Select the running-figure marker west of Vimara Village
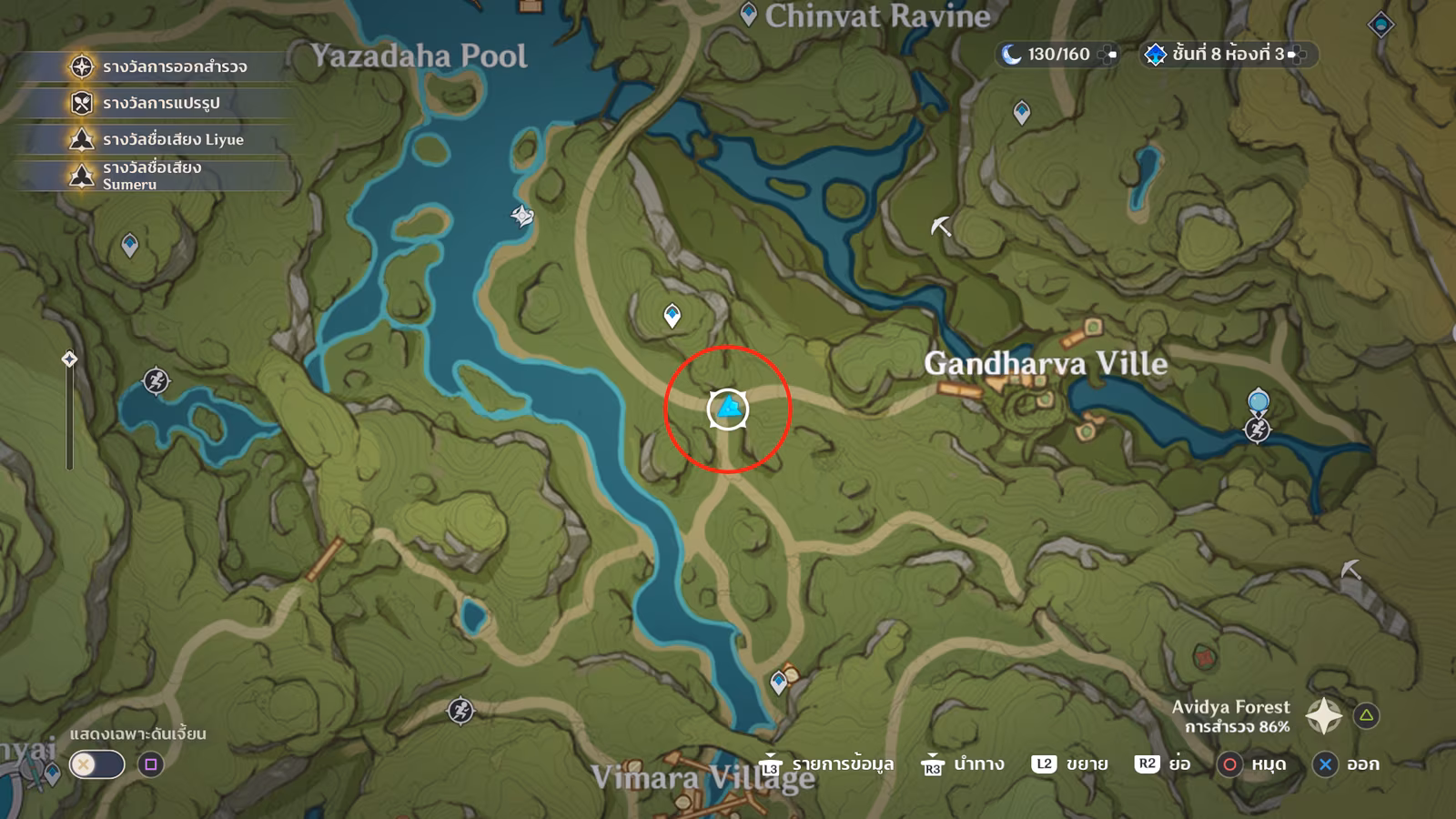Viewport: 1456px width, 819px height. pos(460,710)
